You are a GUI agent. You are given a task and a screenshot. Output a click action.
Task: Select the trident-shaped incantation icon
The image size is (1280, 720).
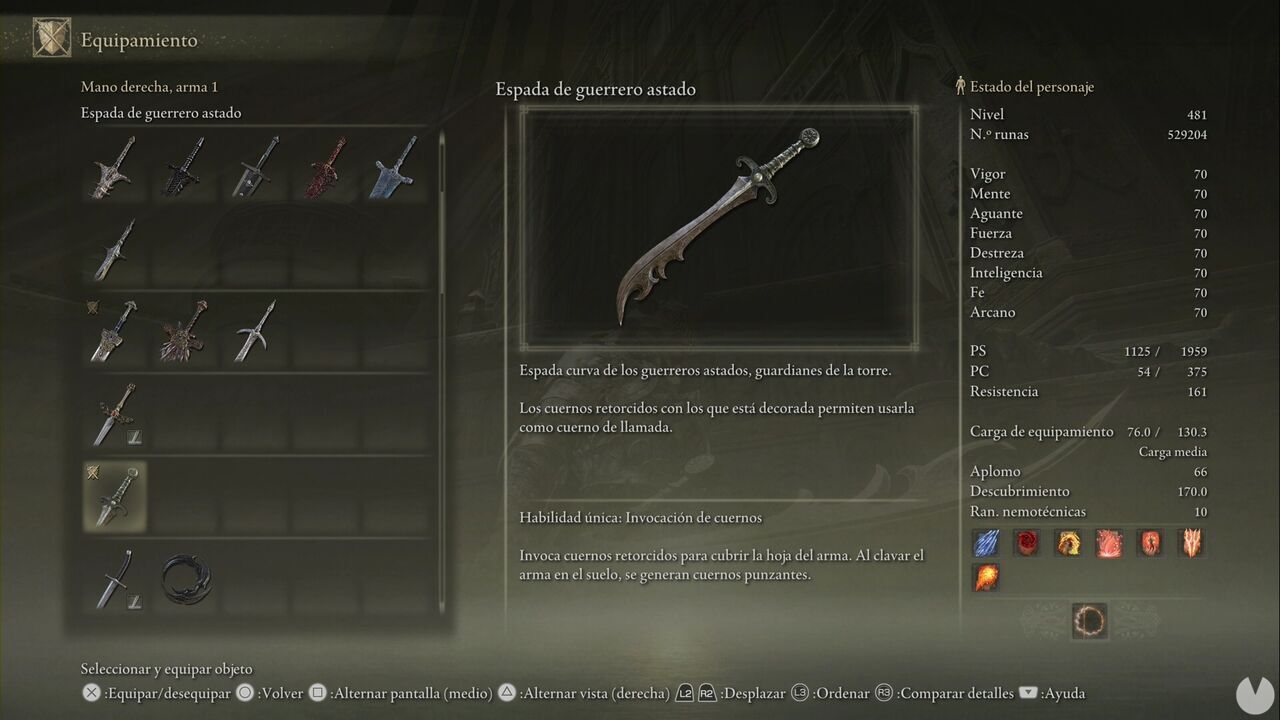1191,542
